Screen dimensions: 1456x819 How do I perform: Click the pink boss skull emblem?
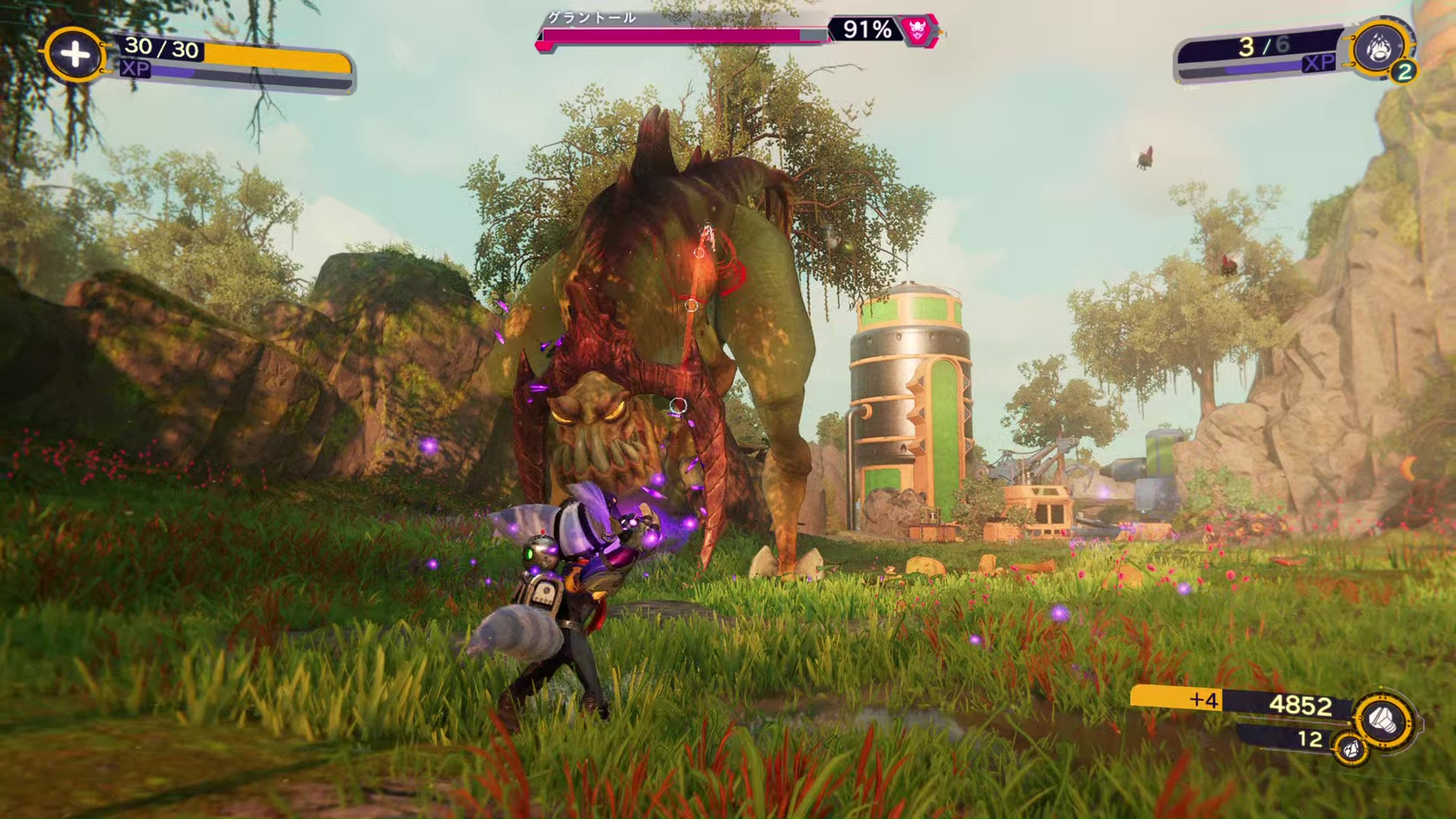coord(918,30)
